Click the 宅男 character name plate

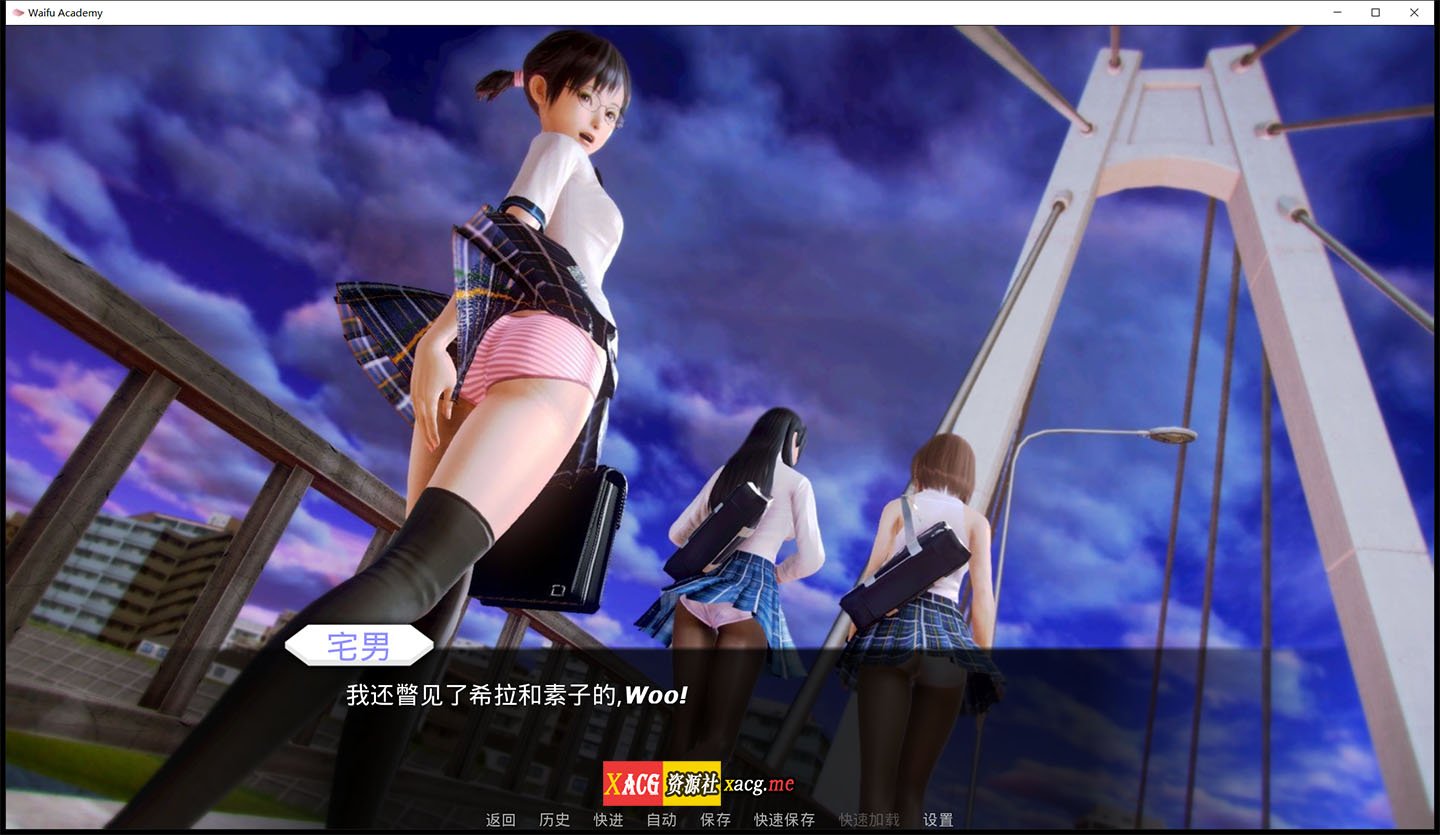359,647
